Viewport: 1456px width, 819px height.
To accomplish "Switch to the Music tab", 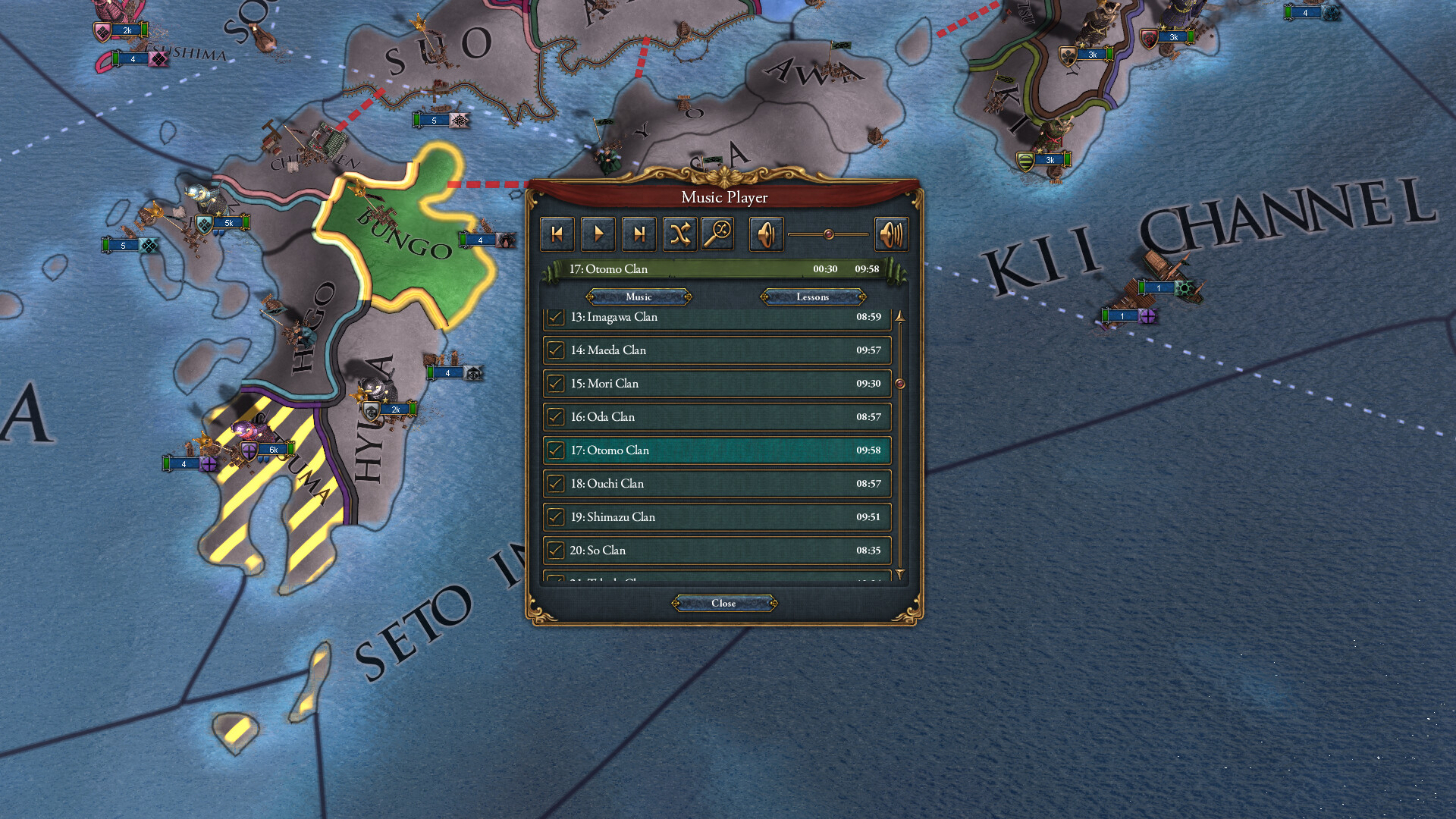I will coord(637,297).
